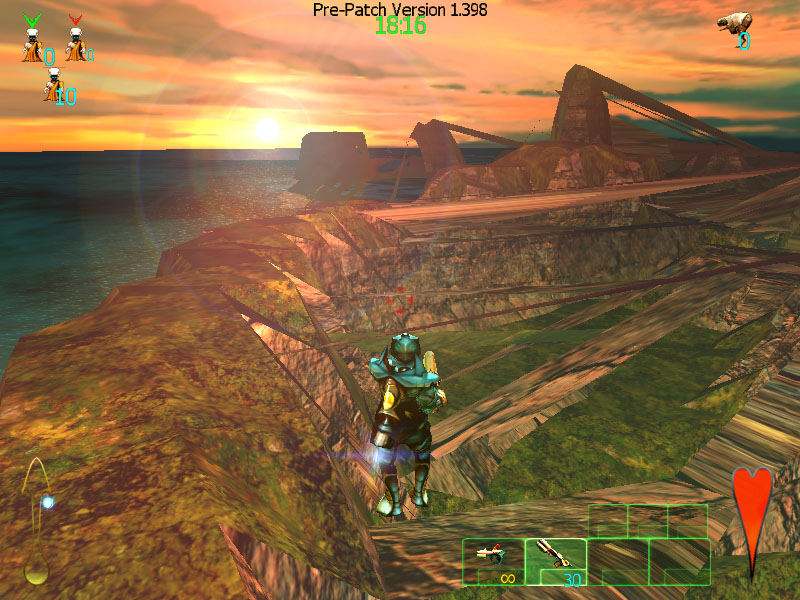This screenshot has height=600, width=800.
Task: Choose the long gun slot with 30 ammo
Action: pyautogui.click(x=556, y=561)
